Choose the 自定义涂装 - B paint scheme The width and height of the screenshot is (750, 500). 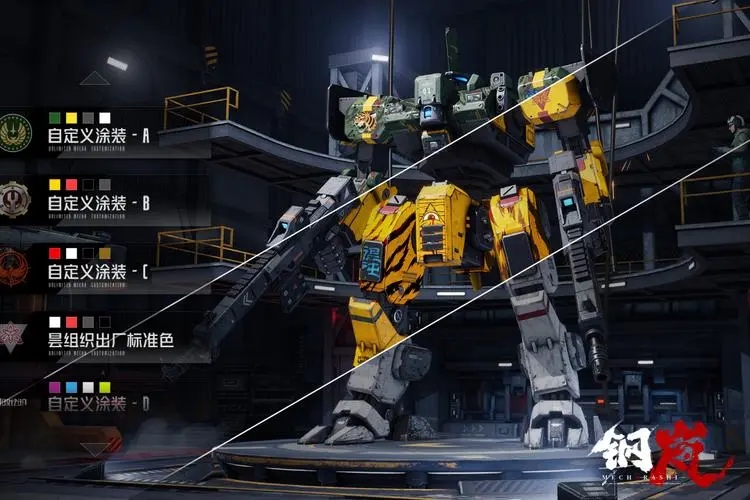point(97,203)
